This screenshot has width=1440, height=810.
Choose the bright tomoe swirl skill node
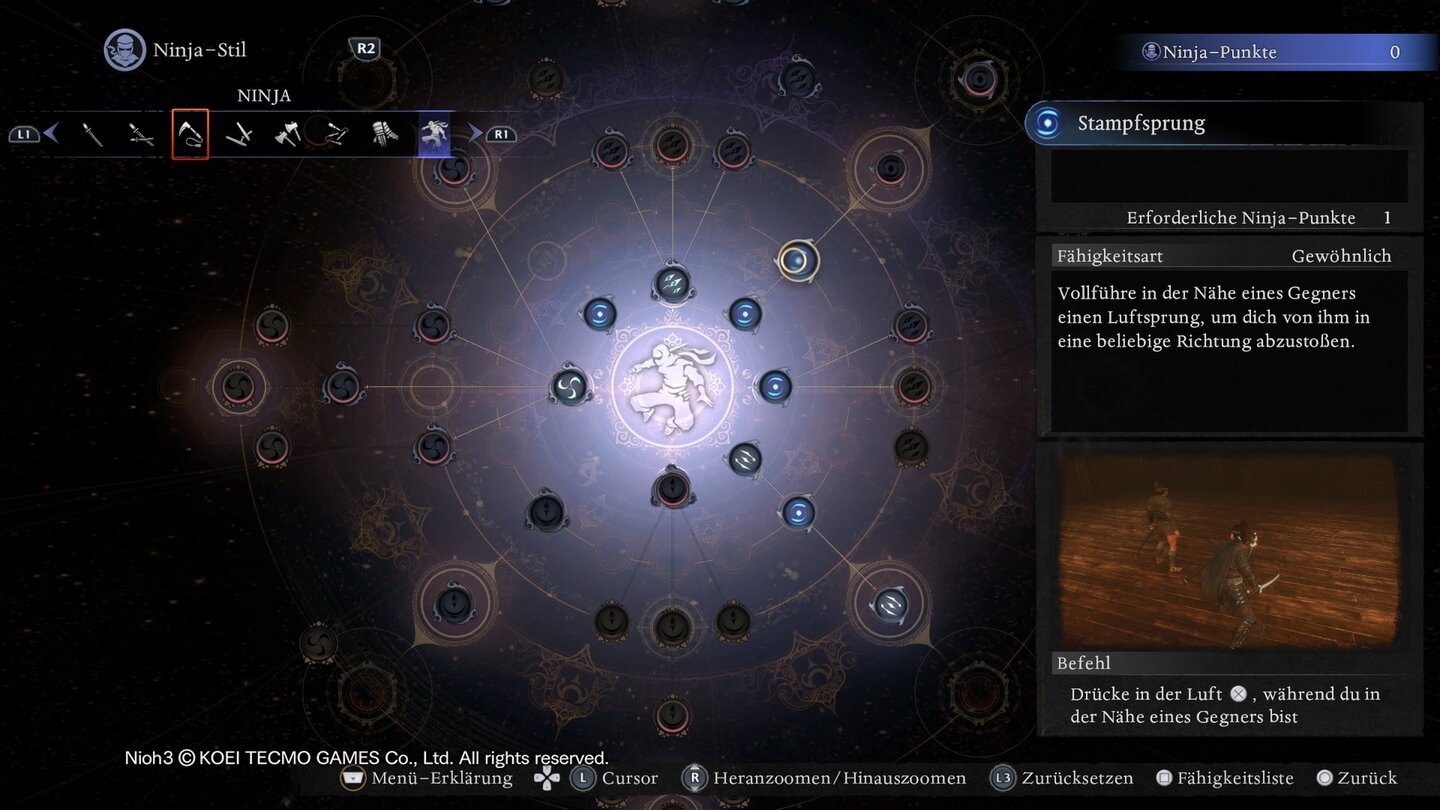(x=570, y=387)
